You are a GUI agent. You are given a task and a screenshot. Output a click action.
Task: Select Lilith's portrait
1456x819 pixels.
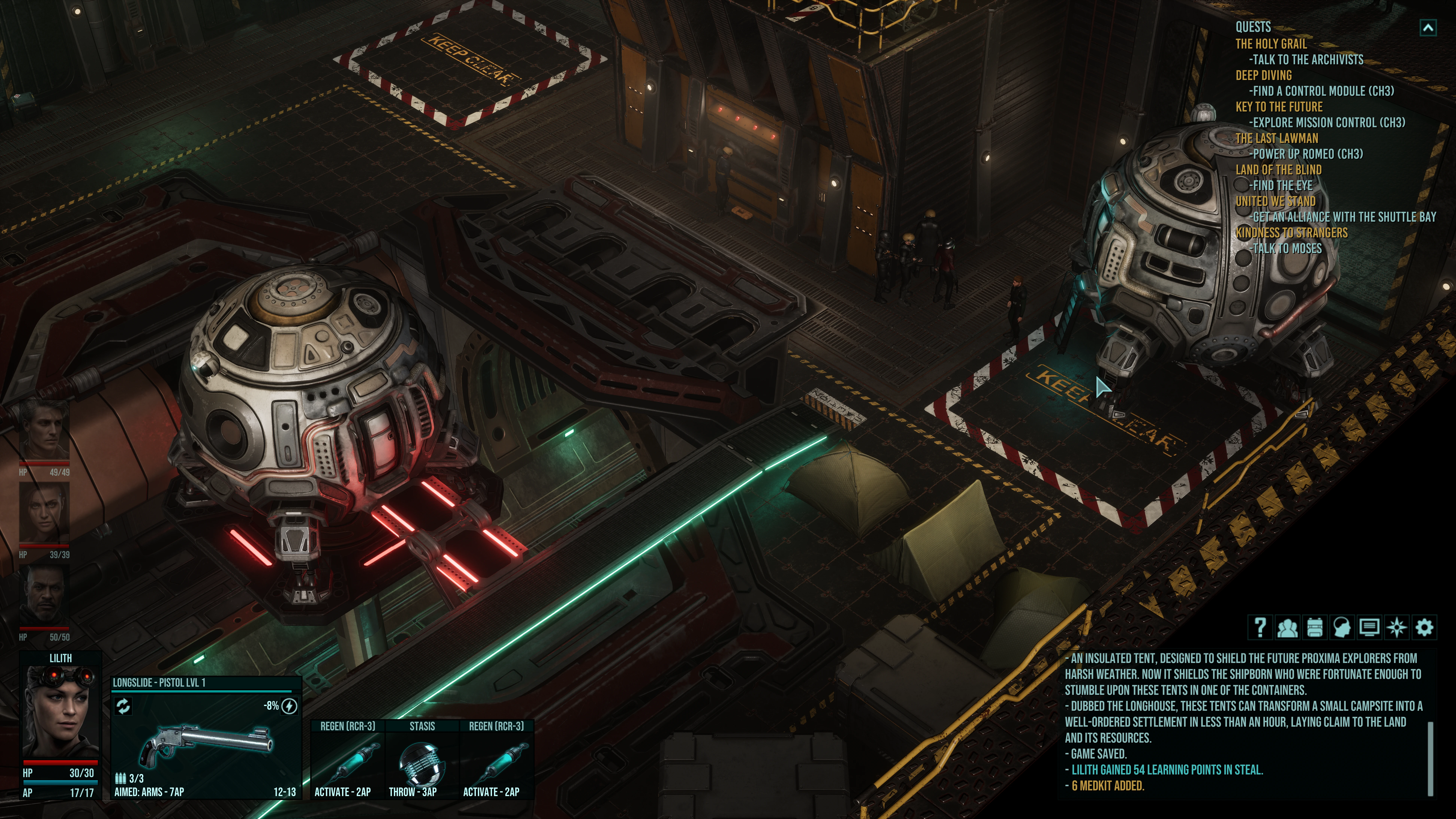coord(60,712)
